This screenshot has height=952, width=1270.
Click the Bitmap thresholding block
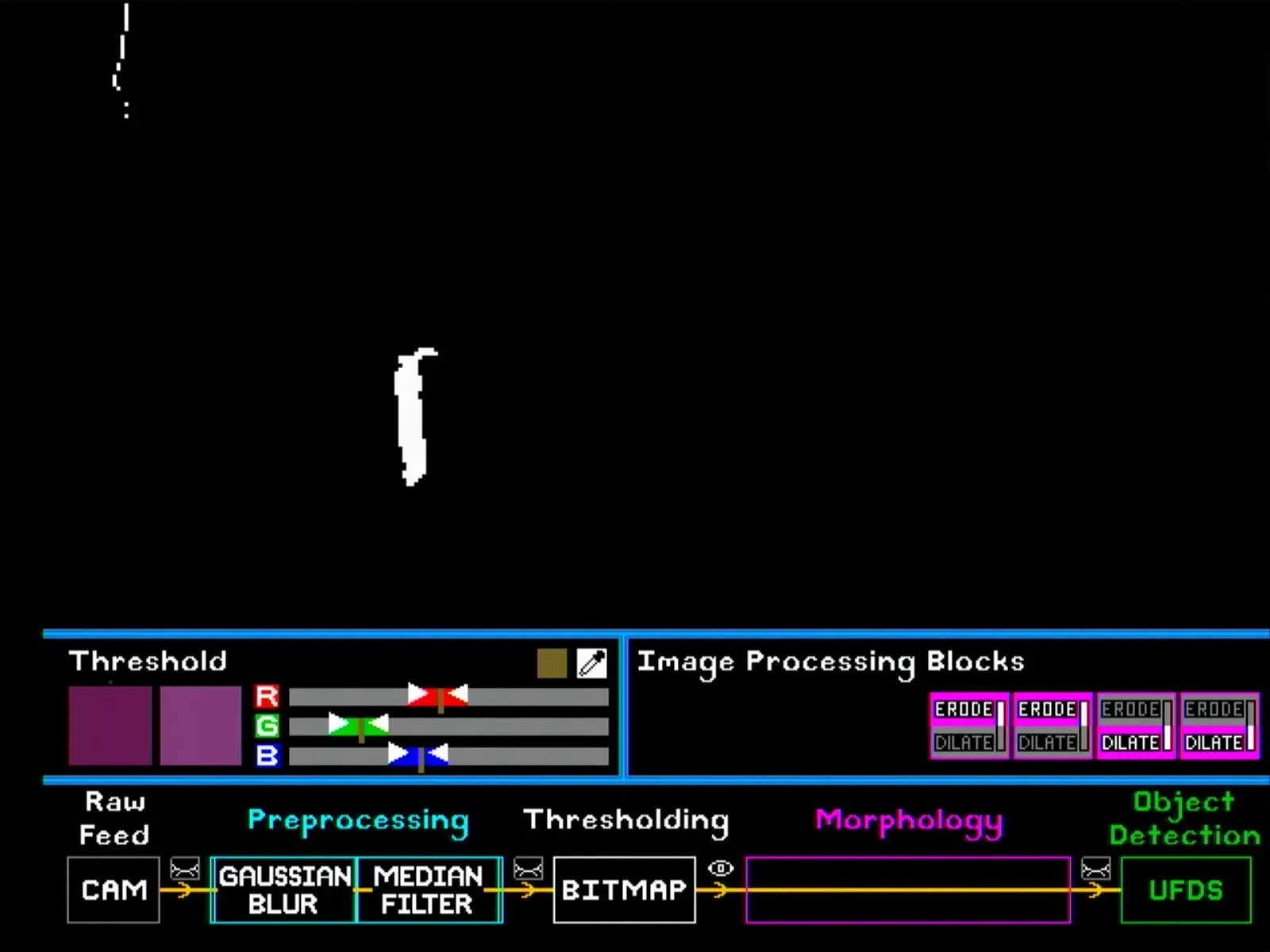624,889
